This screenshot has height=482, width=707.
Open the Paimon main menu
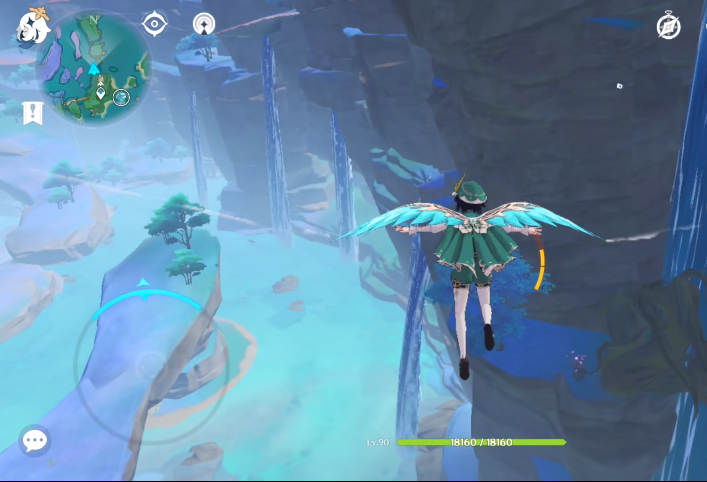point(32,27)
